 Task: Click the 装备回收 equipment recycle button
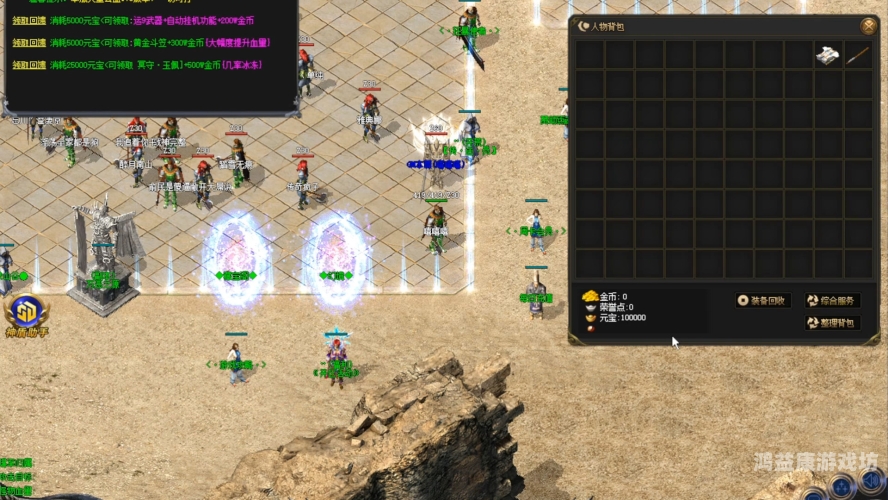pos(764,300)
